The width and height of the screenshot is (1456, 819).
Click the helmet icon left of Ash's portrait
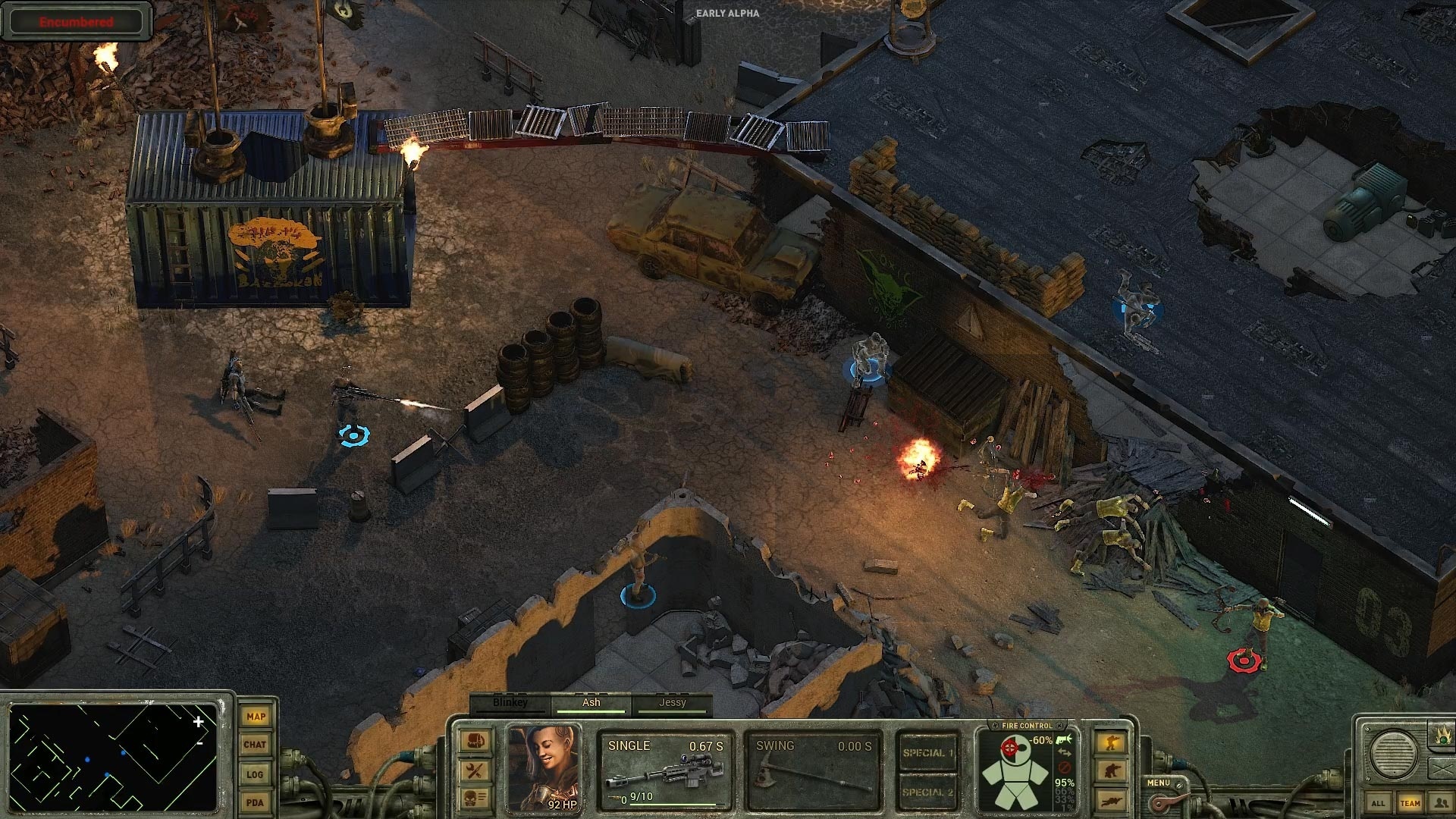[473, 740]
